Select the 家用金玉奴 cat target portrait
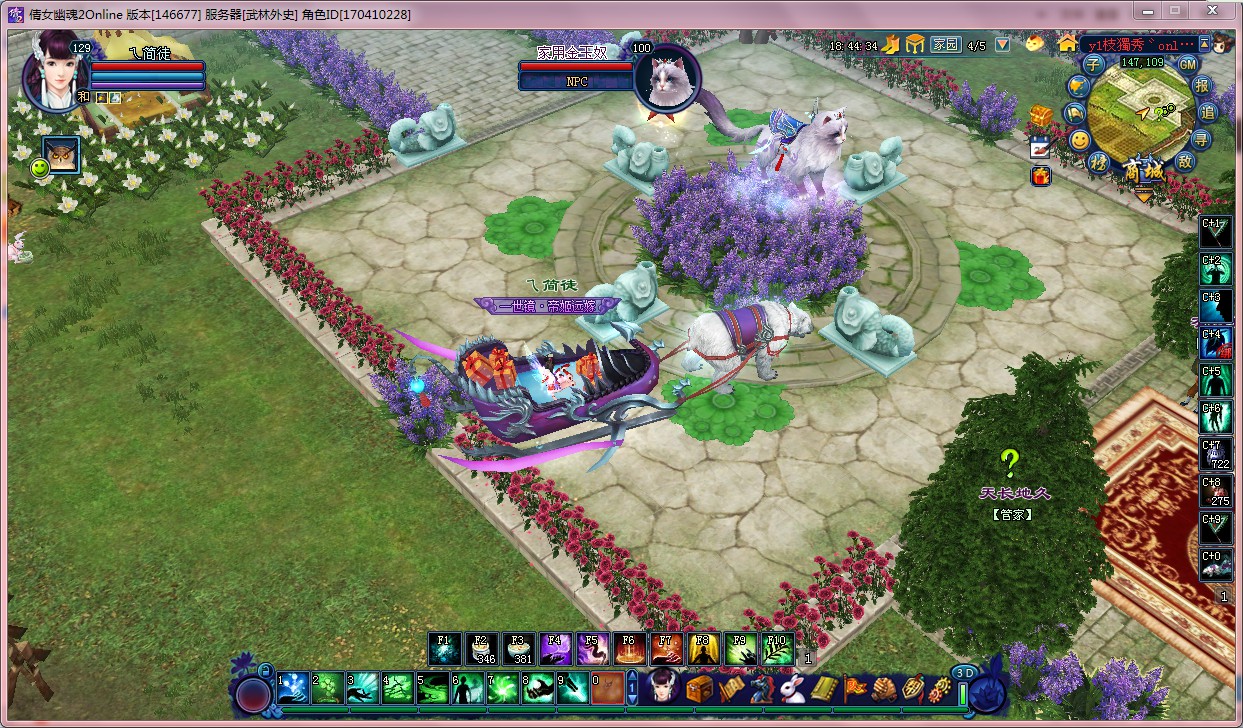 coord(667,76)
